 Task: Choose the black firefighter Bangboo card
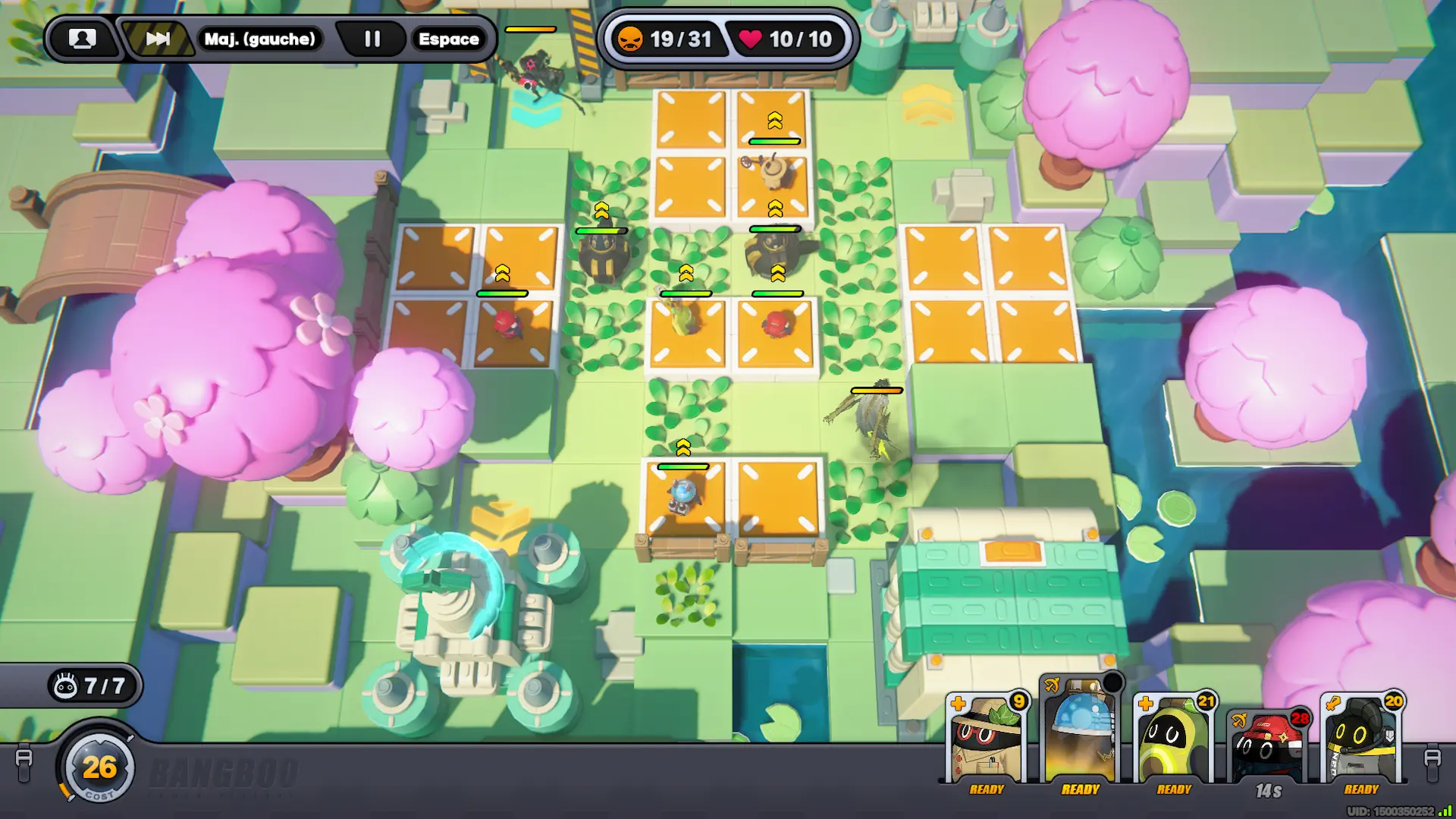pyautogui.click(x=1361, y=739)
